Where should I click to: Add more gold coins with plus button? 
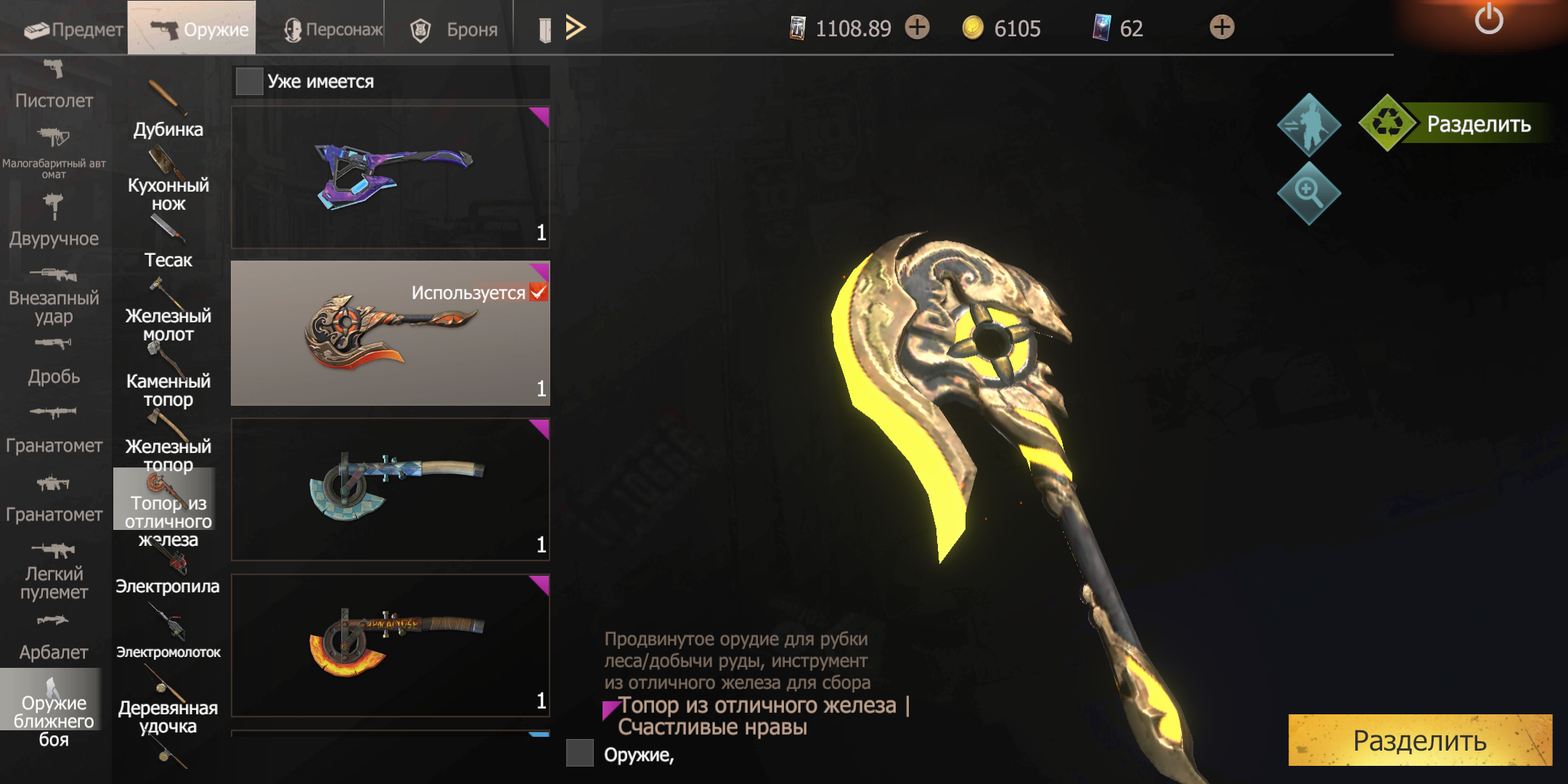(x=918, y=28)
